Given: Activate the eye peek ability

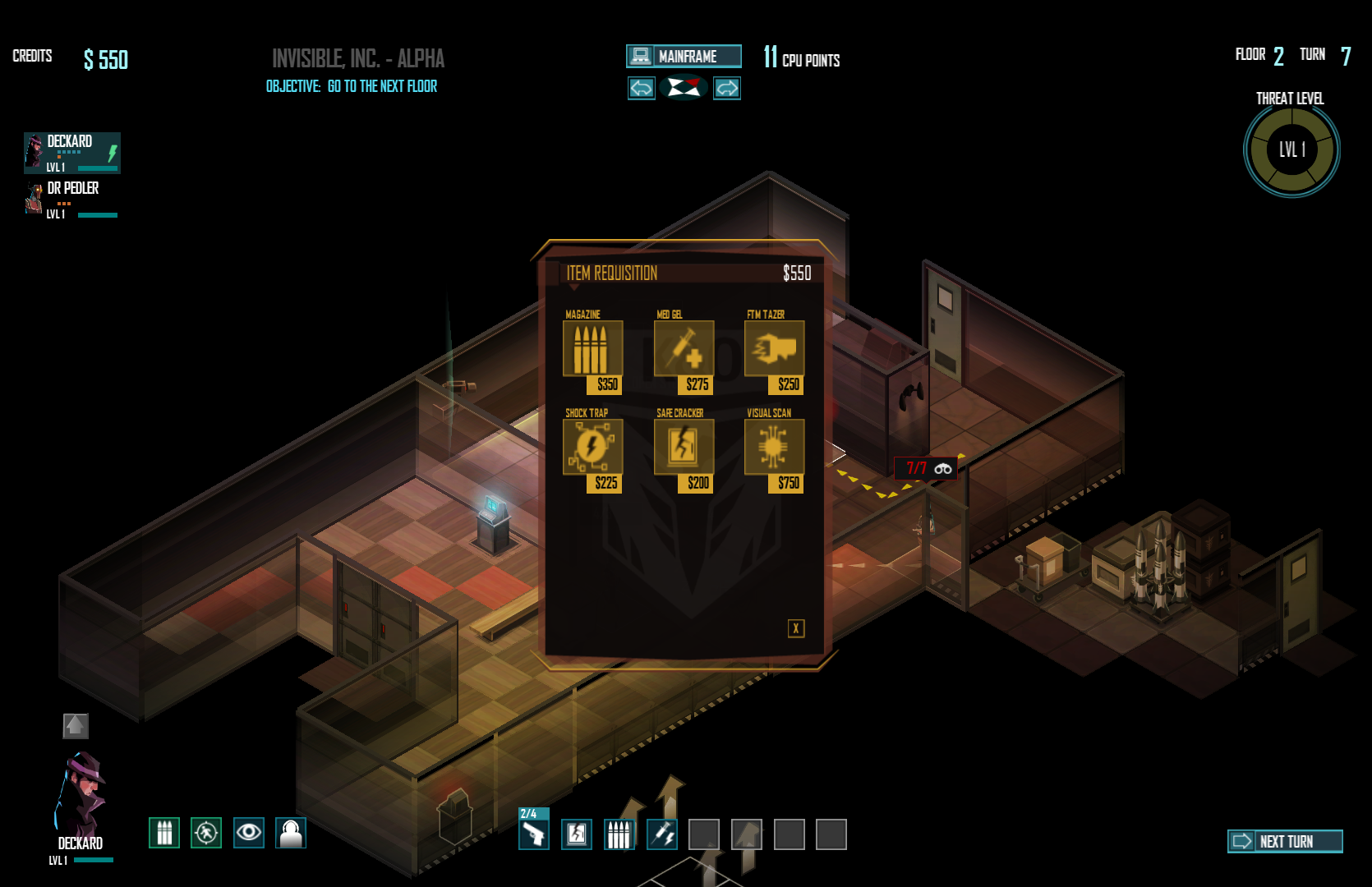Looking at the screenshot, I should (249, 833).
